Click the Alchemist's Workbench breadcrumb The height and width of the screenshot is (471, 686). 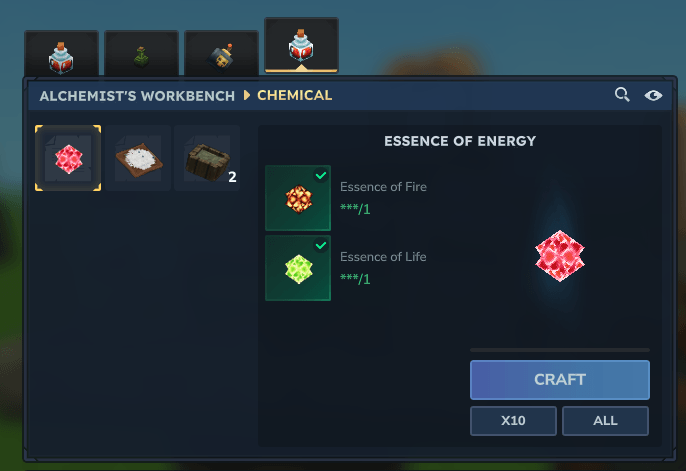pos(135,96)
